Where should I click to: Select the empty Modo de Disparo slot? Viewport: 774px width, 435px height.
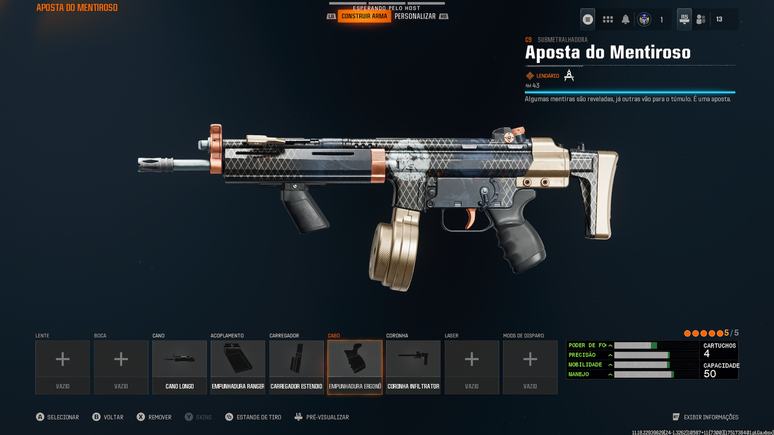click(530, 366)
